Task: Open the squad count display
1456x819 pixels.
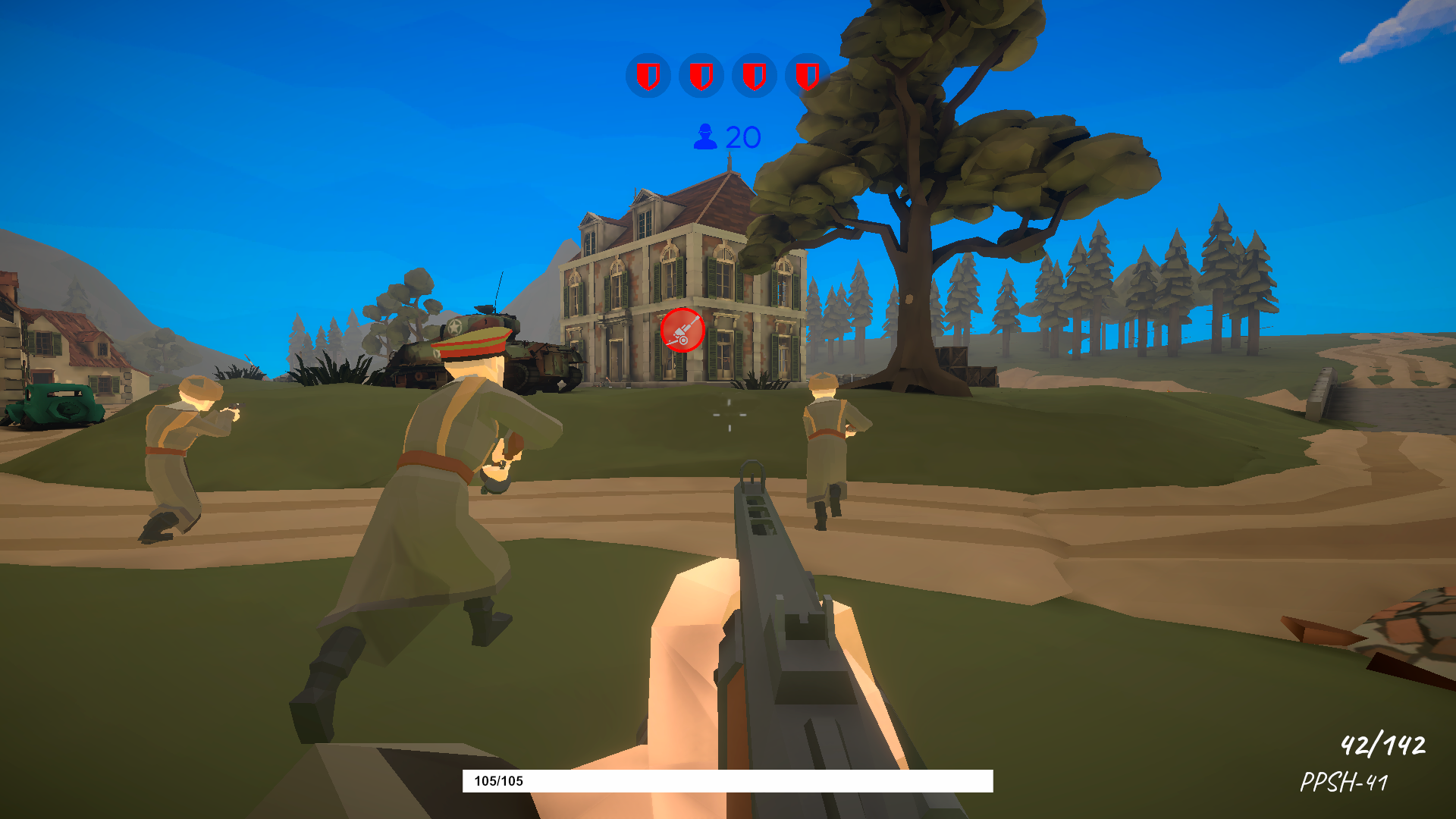Action: coord(724,136)
